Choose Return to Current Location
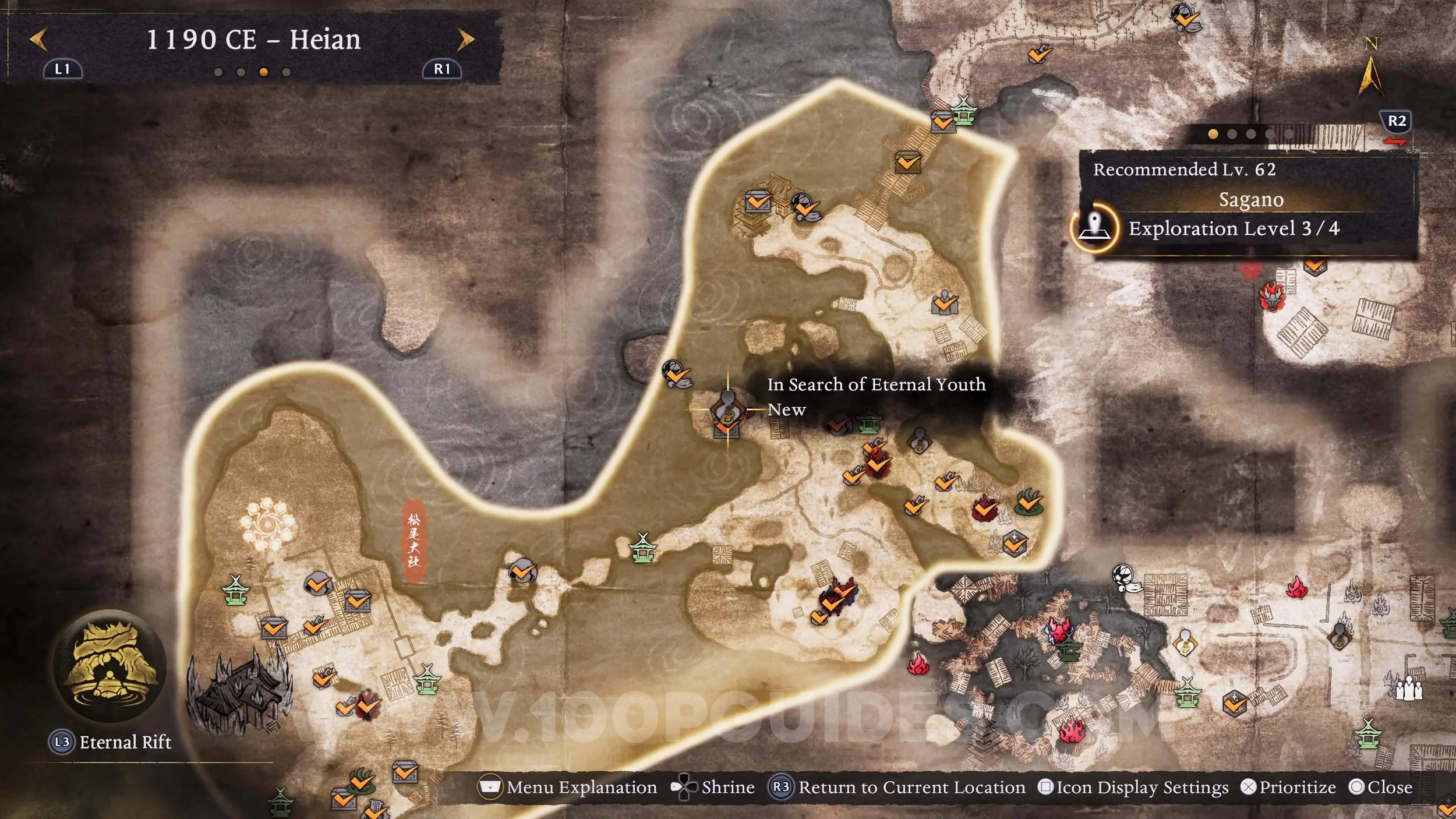This screenshot has width=1456, height=819. point(897,788)
